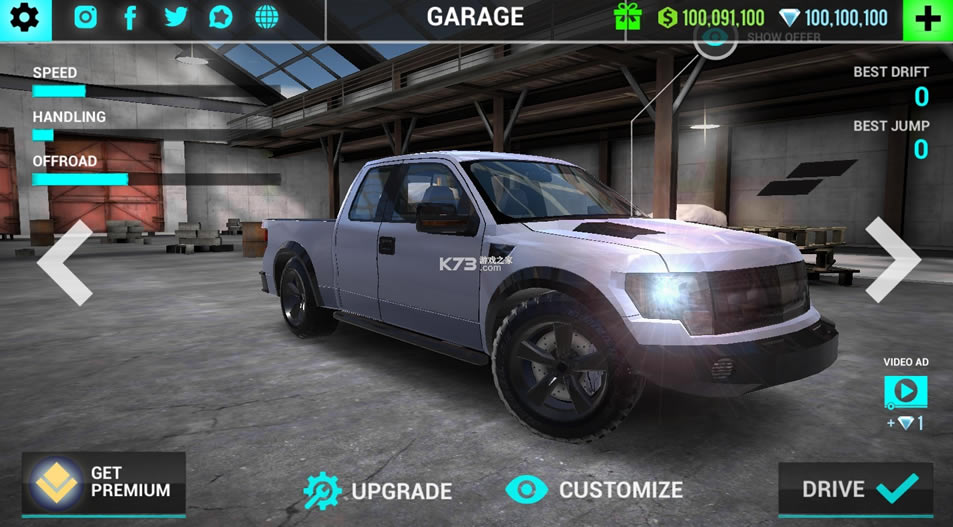The width and height of the screenshot is (953, 527).
Task: Confirm car with the Drive button
Action: pos(857,489)
